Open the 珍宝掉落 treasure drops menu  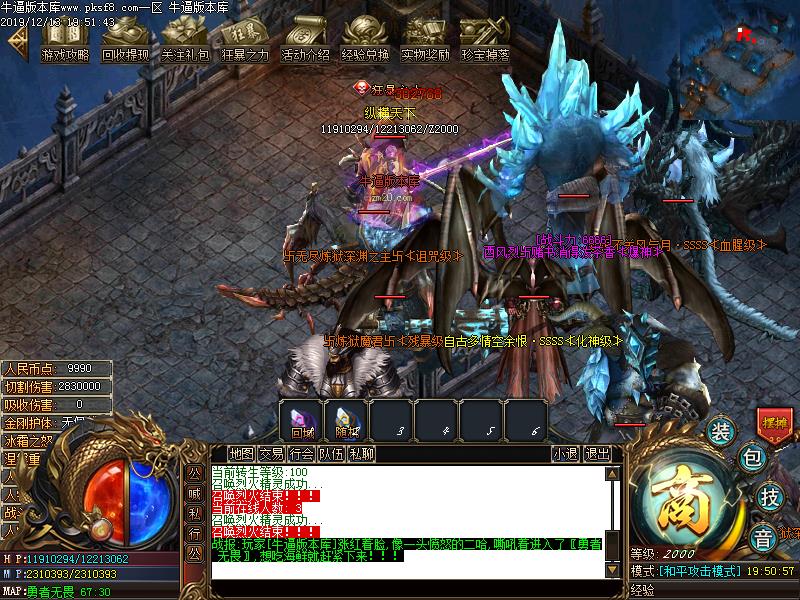[485, 41]
